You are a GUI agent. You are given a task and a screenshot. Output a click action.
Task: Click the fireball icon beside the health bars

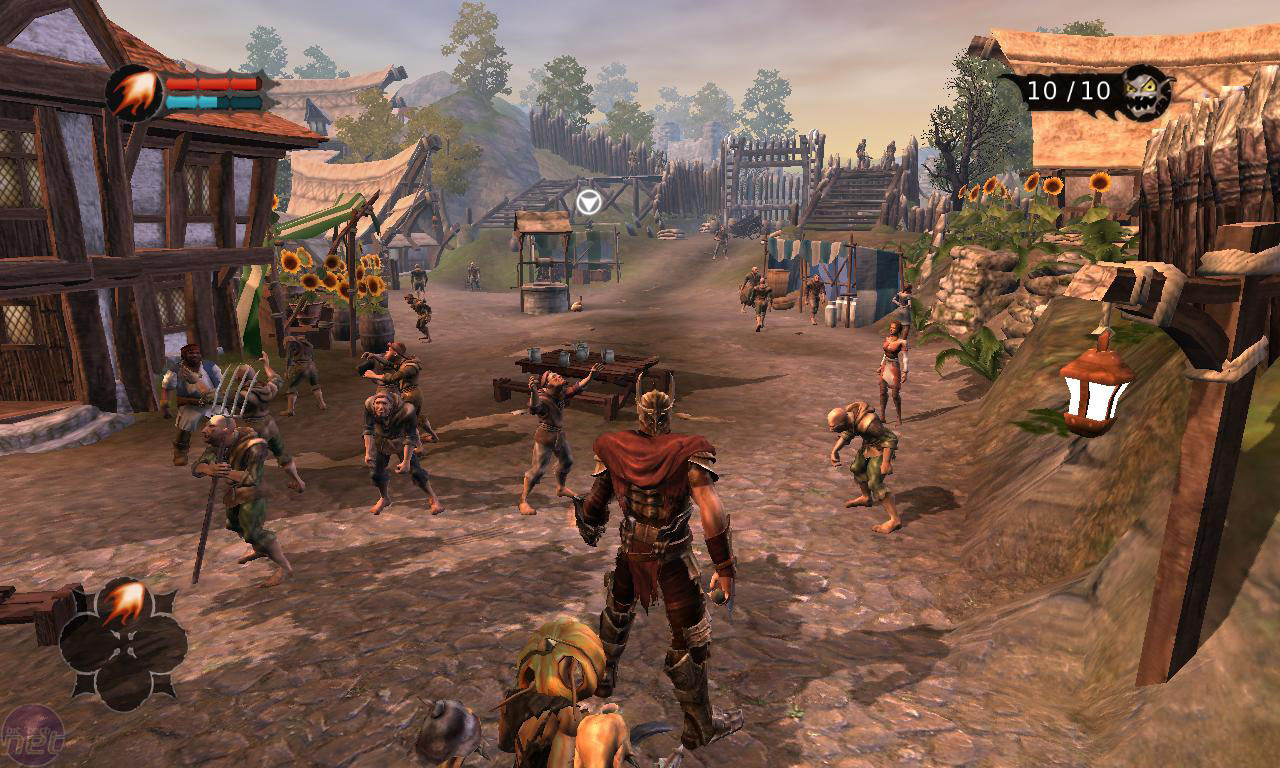pyautogui.click(x=135, y=94)
